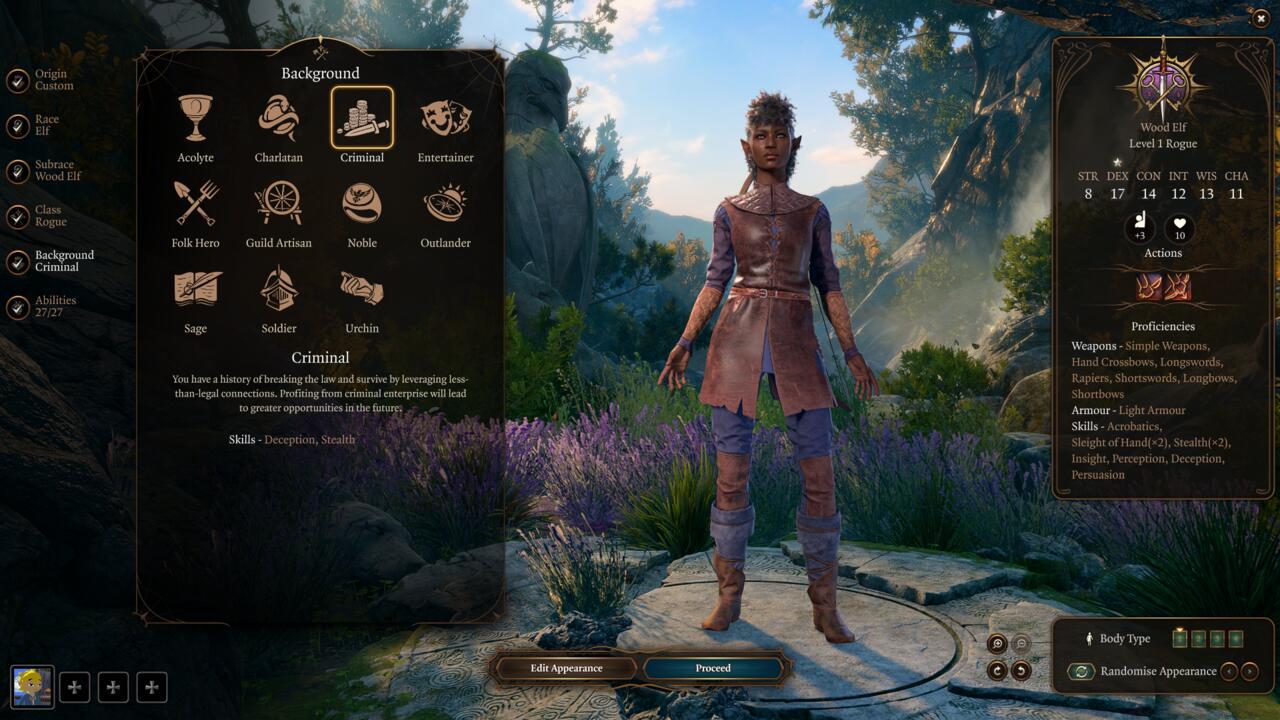Image resolution: width=1280 pixels, height=720 pixels.
Task: Select the Sage background icon
Action: click(195, 287)
